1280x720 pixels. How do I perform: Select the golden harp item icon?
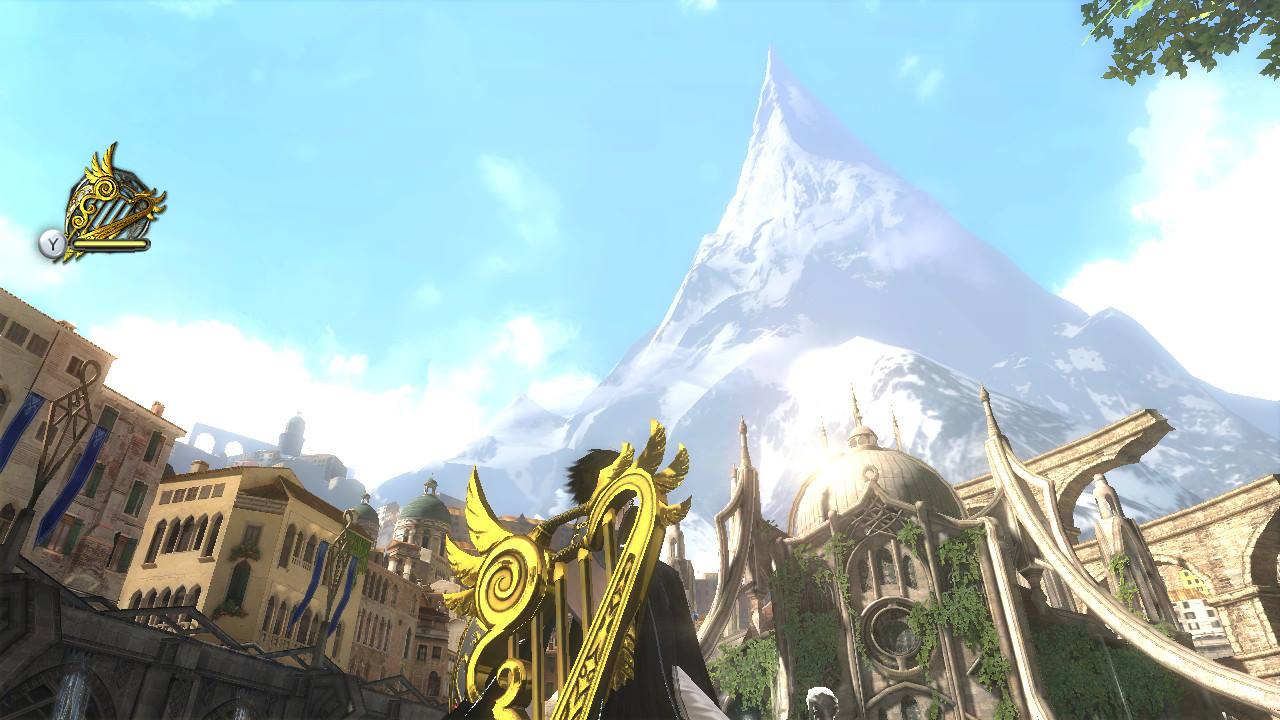coord(109,203)
